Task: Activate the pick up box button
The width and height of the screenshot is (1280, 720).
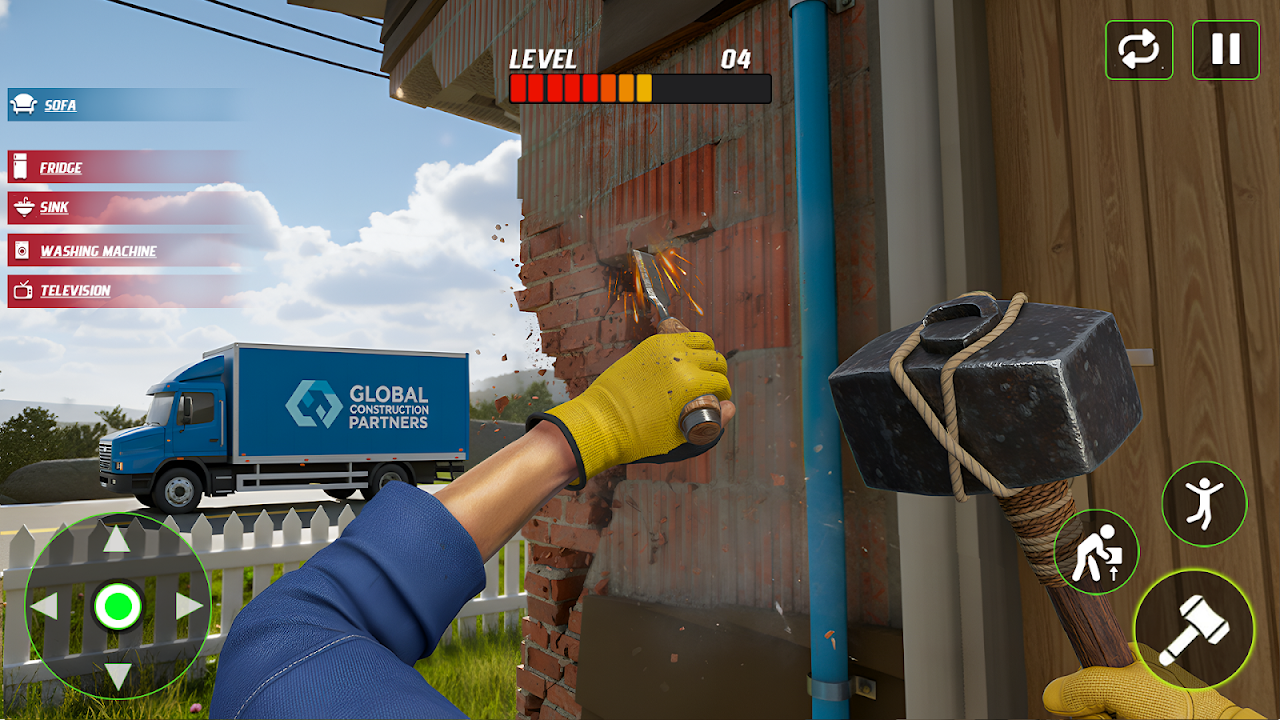Action: (x=1096, y=552)
